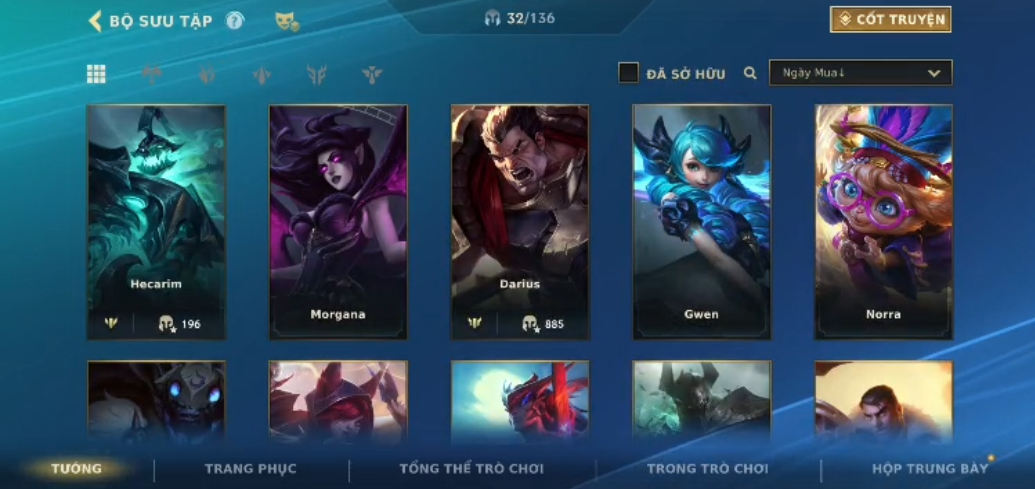Open the Darius champion card

point(520,221)
